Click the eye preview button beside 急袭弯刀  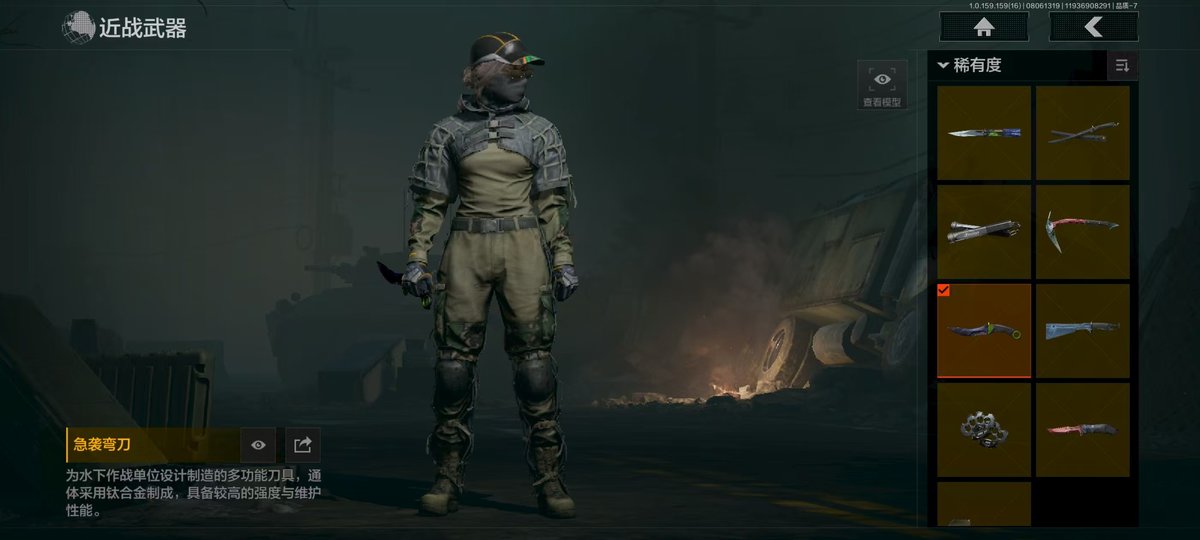[x=258, y=445]
